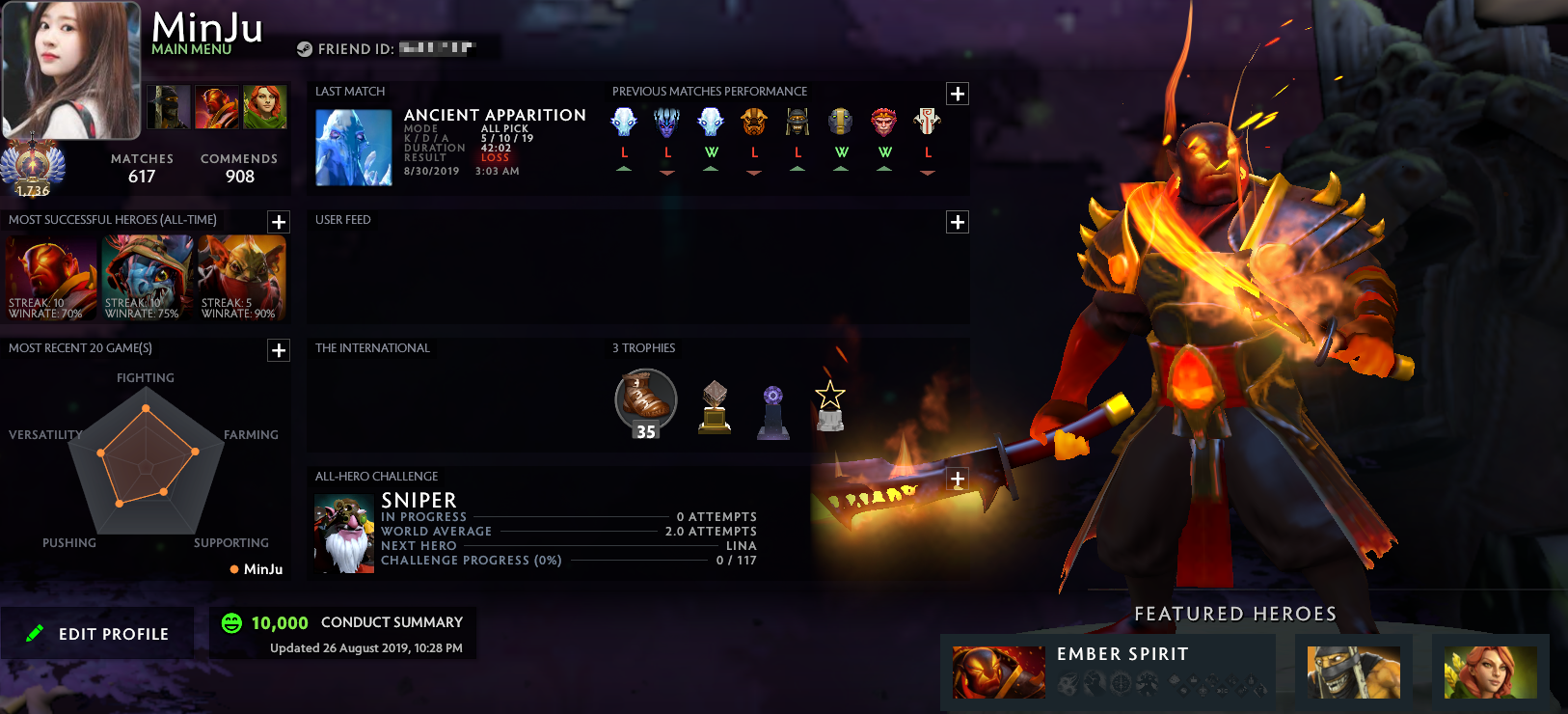Expand the All-Hero Challenge panel
The height and width of the screenshot is (714, 1568).
957,480
